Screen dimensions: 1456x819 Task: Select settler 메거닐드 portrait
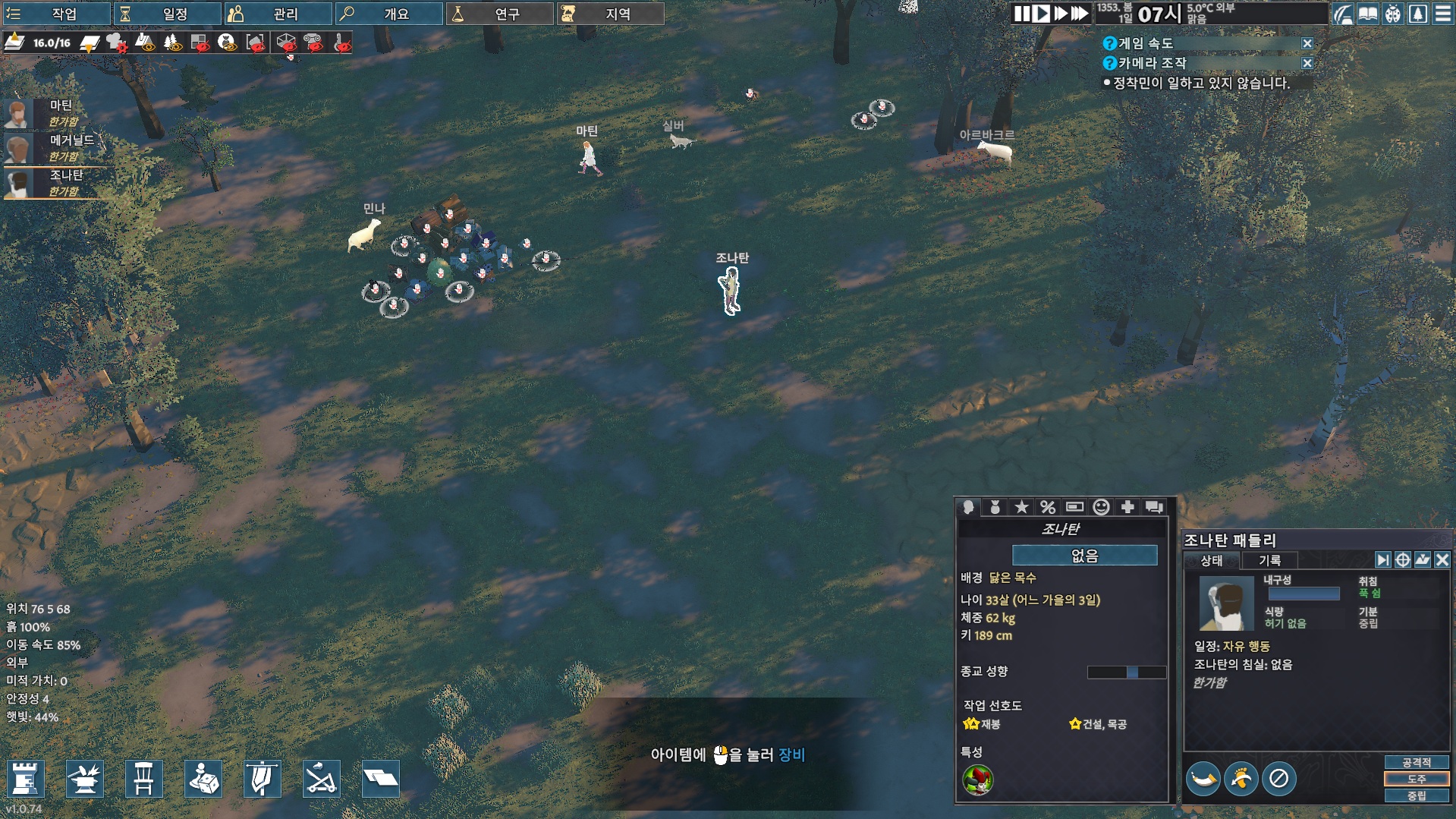pyautogui.click(x=18, y=148)
